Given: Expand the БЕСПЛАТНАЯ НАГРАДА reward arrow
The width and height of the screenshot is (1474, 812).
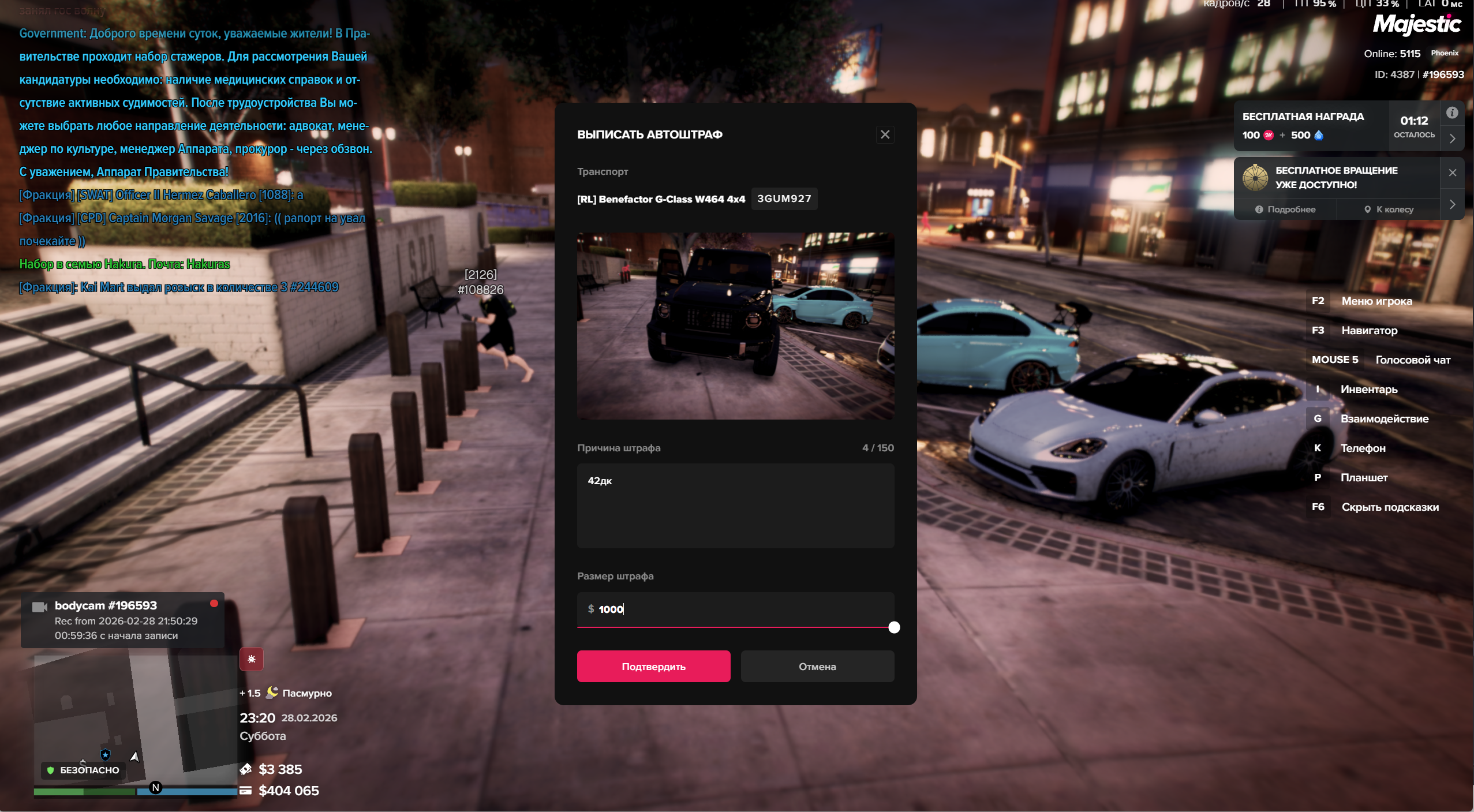Looking at the screenshot, I should [x=1452, y=139].
